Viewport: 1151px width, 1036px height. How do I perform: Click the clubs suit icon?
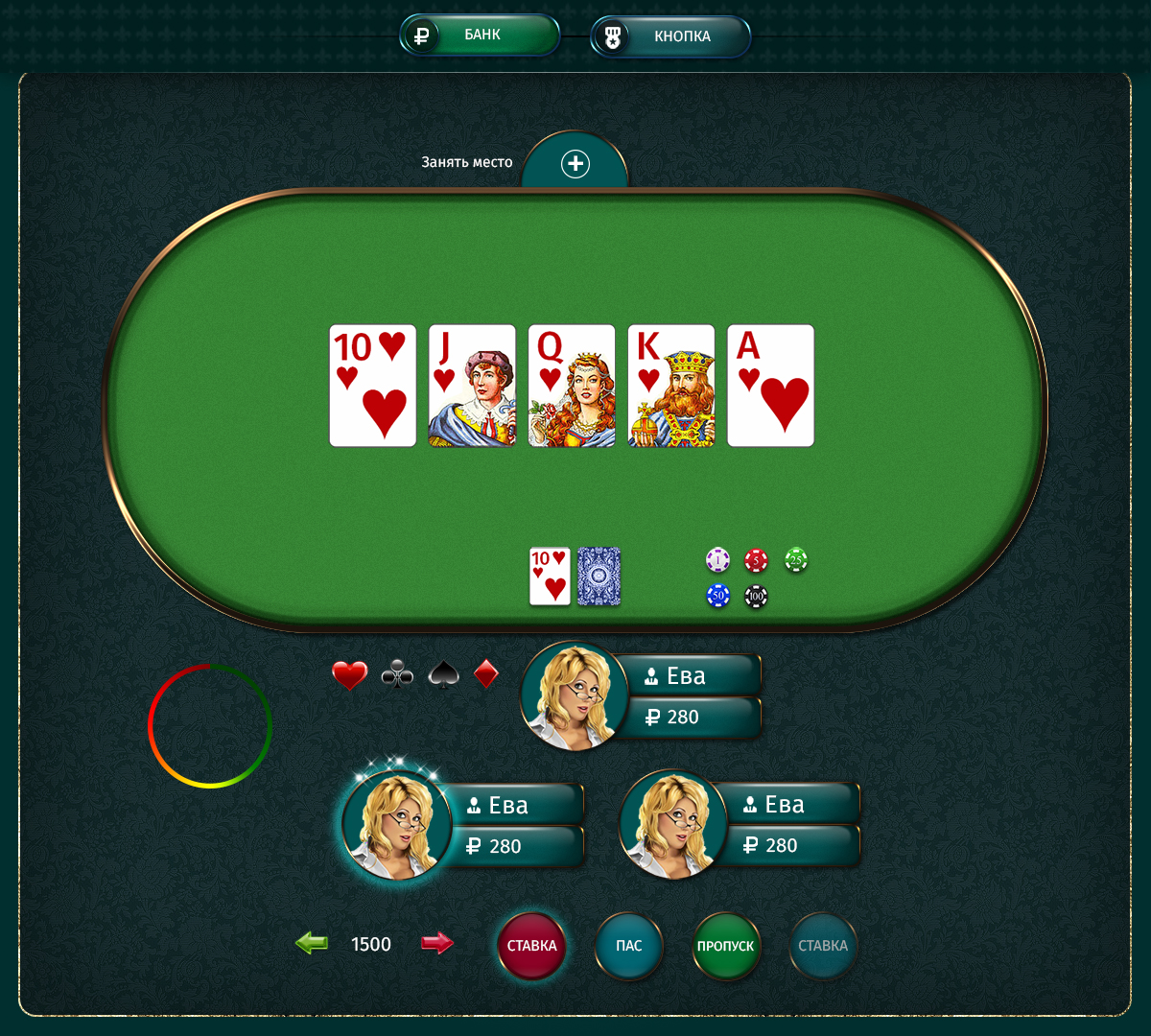pyautogui.click(x=397, y=675)
